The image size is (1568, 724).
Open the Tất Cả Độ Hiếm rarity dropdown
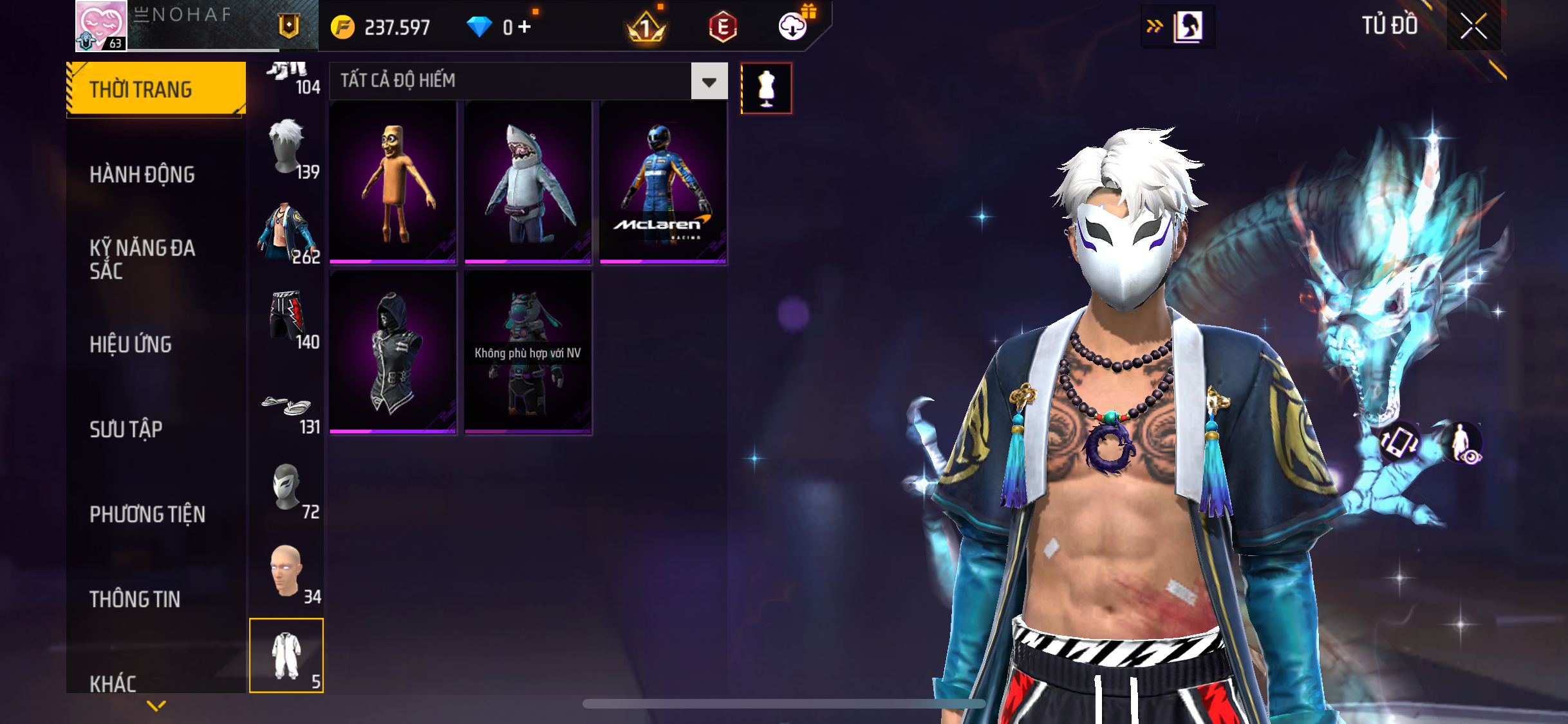click(x=709, y=81)
